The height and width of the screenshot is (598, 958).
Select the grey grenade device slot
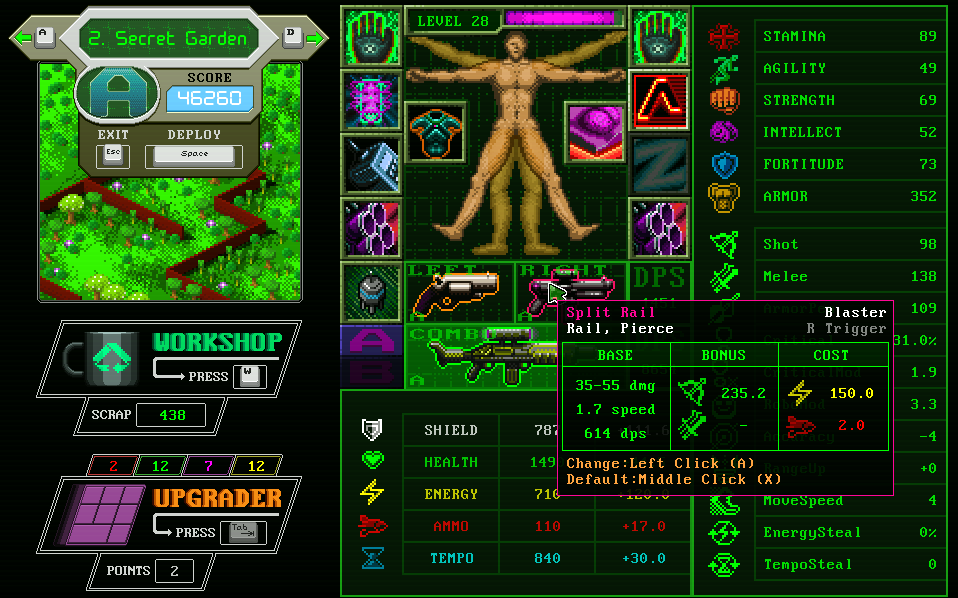(371, 292)
